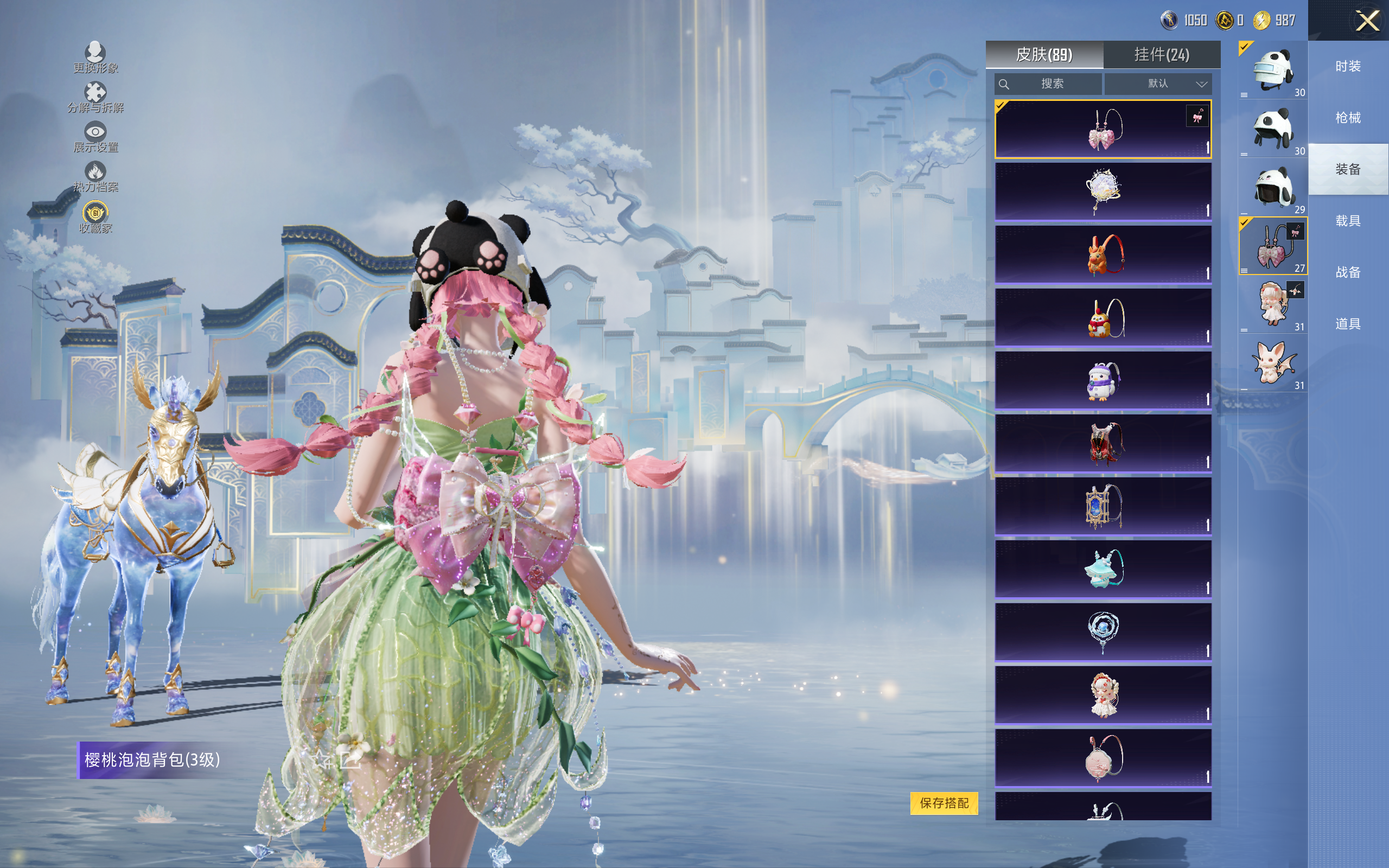Viewport: 1389px width, 868px height.
Task: Save outfit with 保存搭配 button
Action: click(944, 802)
